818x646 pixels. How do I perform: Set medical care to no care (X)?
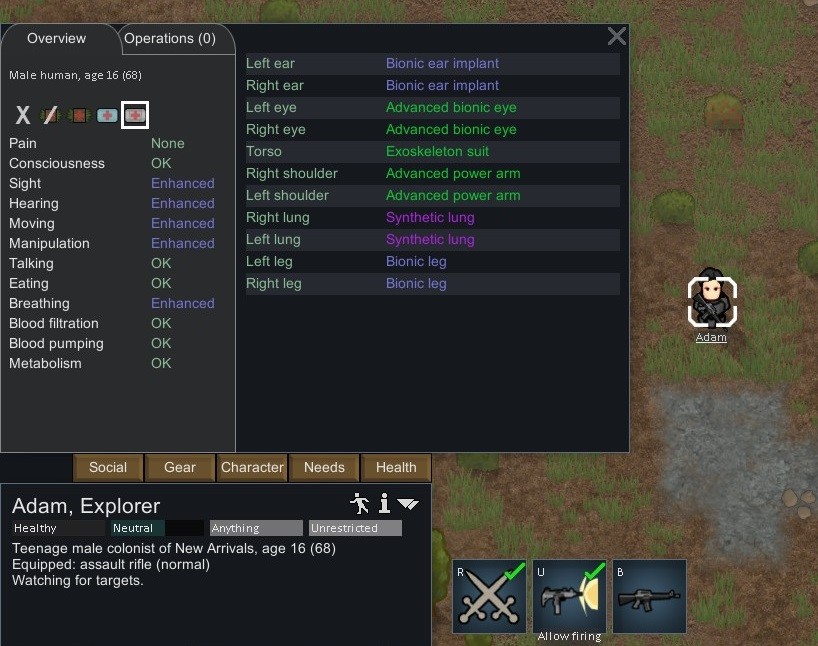pos(23,115)
